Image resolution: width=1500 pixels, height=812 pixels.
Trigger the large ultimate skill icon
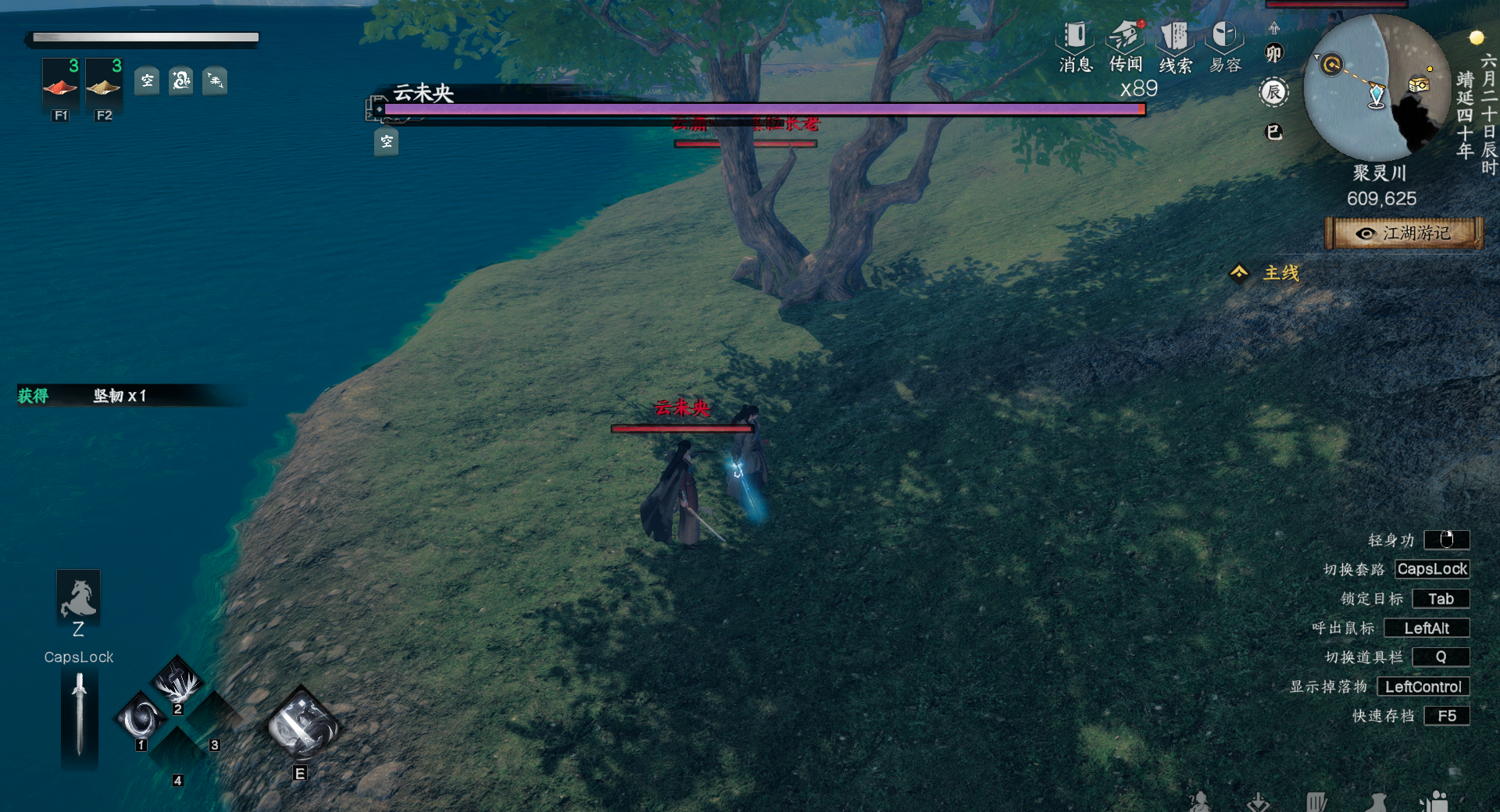[x=302, y=726]
